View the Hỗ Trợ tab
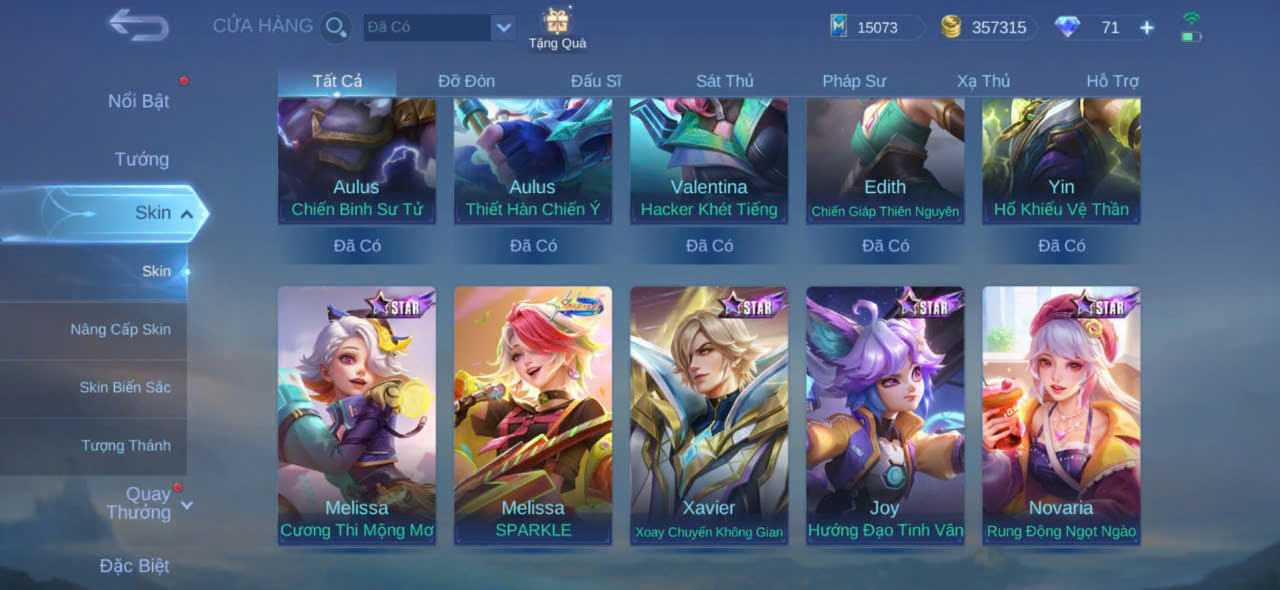The height and width of the screenshot is (590, 1280). (x=1112, y=81)
